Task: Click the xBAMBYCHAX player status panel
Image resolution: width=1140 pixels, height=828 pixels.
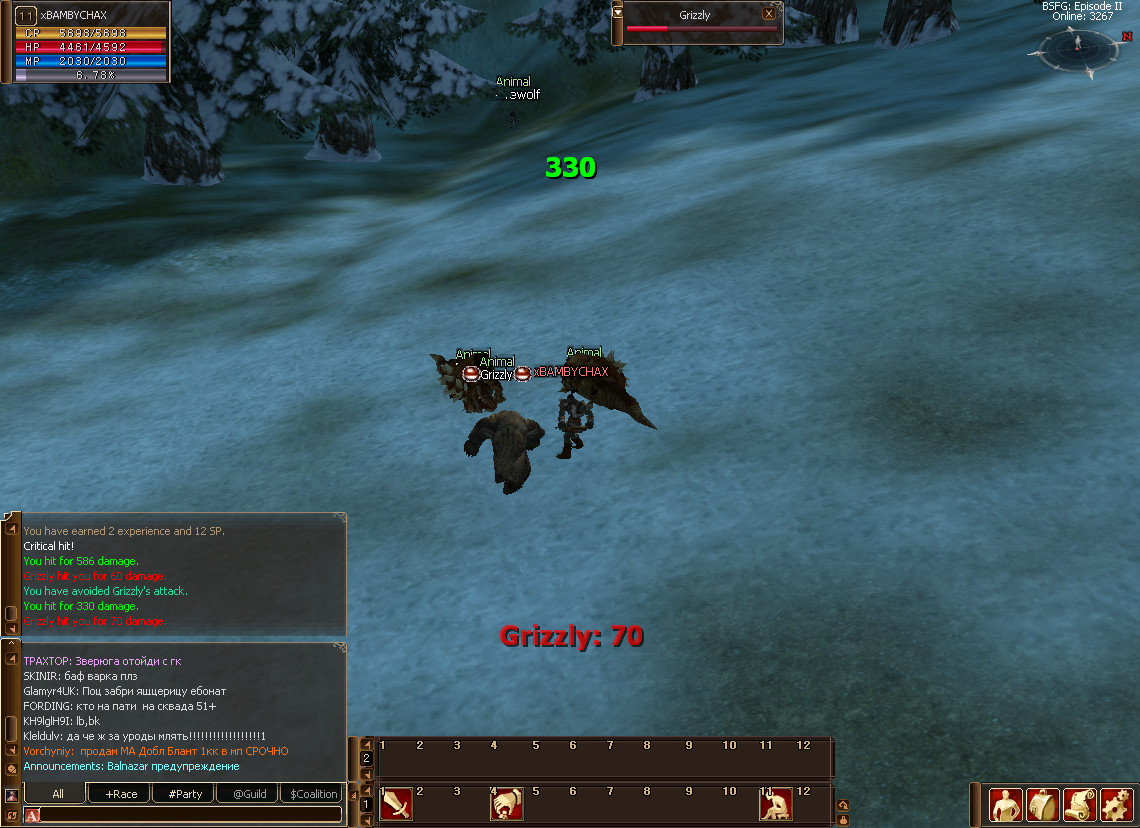Action: pyautogui.click(x=86, y=42)
